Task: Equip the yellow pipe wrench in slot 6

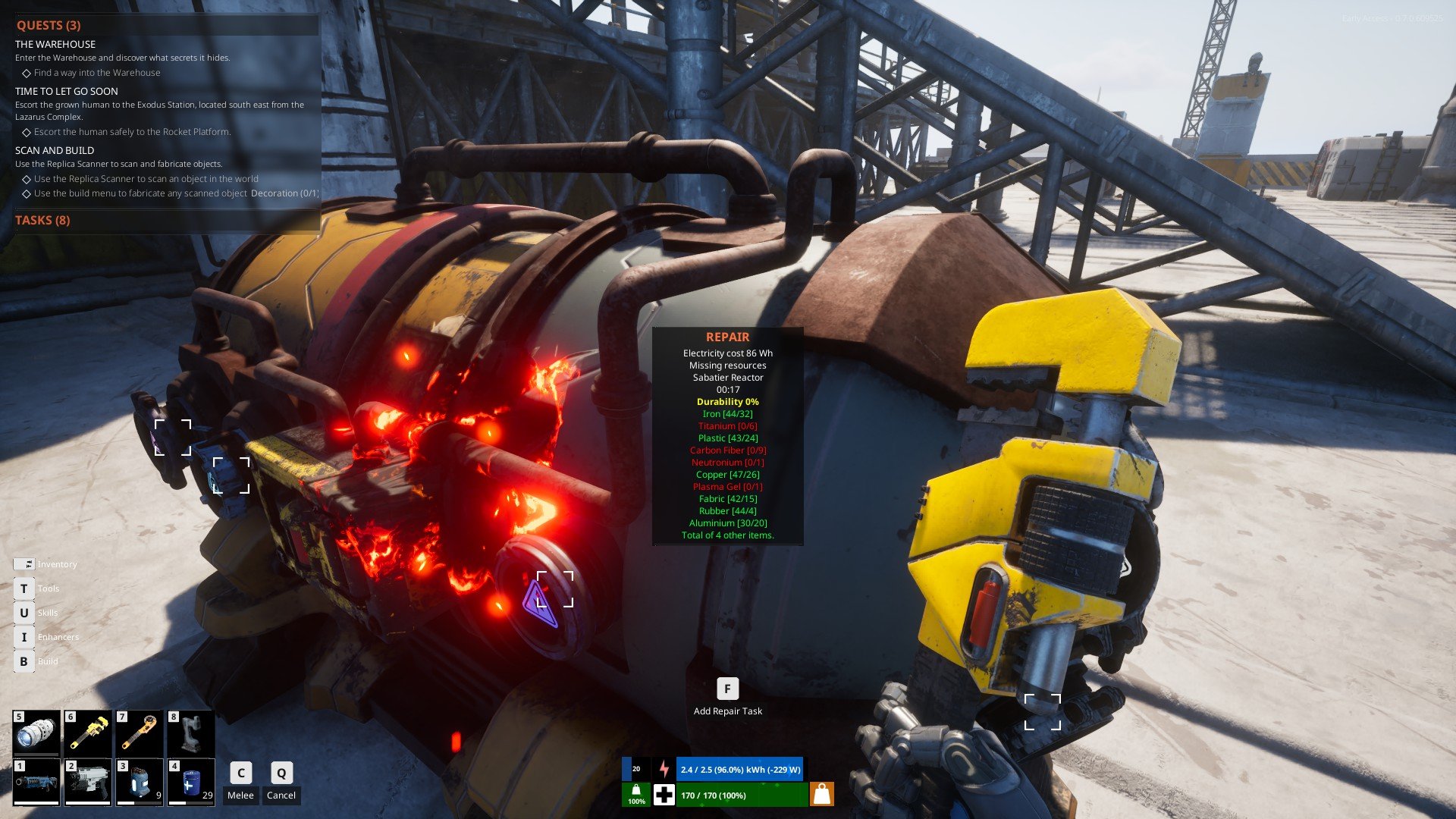Action: 88,733
